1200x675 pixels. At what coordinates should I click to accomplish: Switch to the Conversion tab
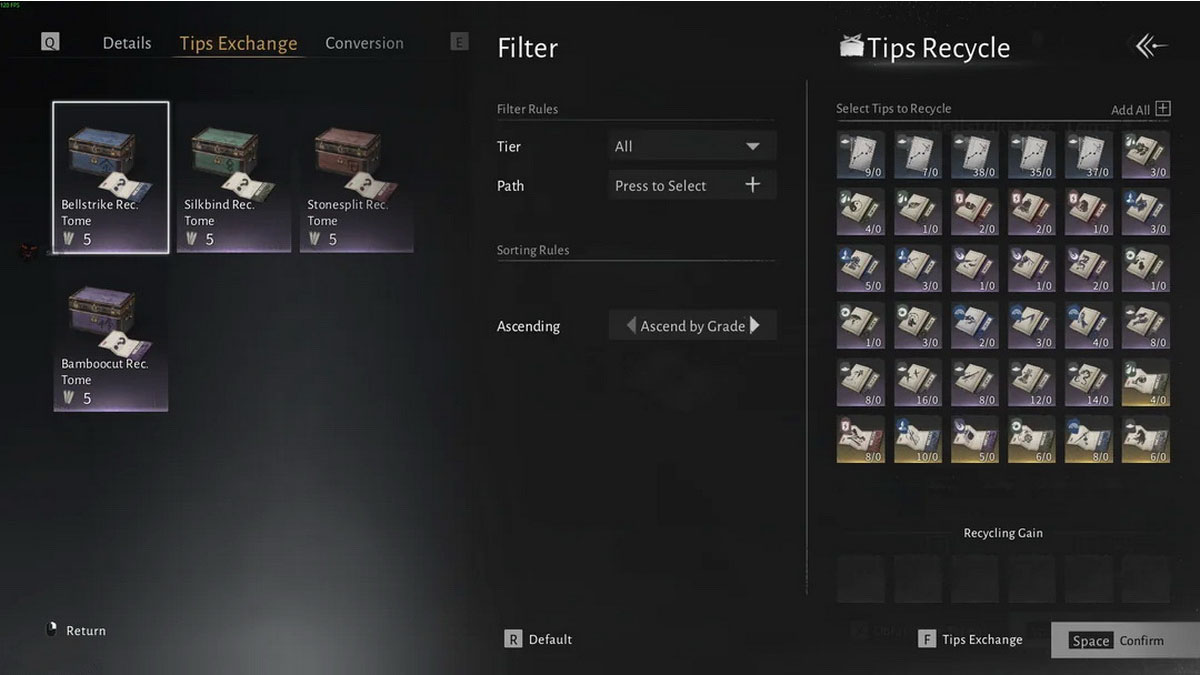pyautogui.click(x=364, y=43)
